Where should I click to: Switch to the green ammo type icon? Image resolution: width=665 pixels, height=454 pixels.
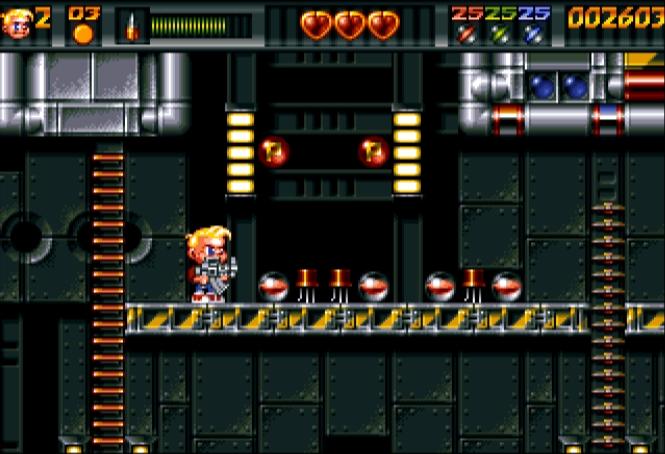click(x=499, y=34)
